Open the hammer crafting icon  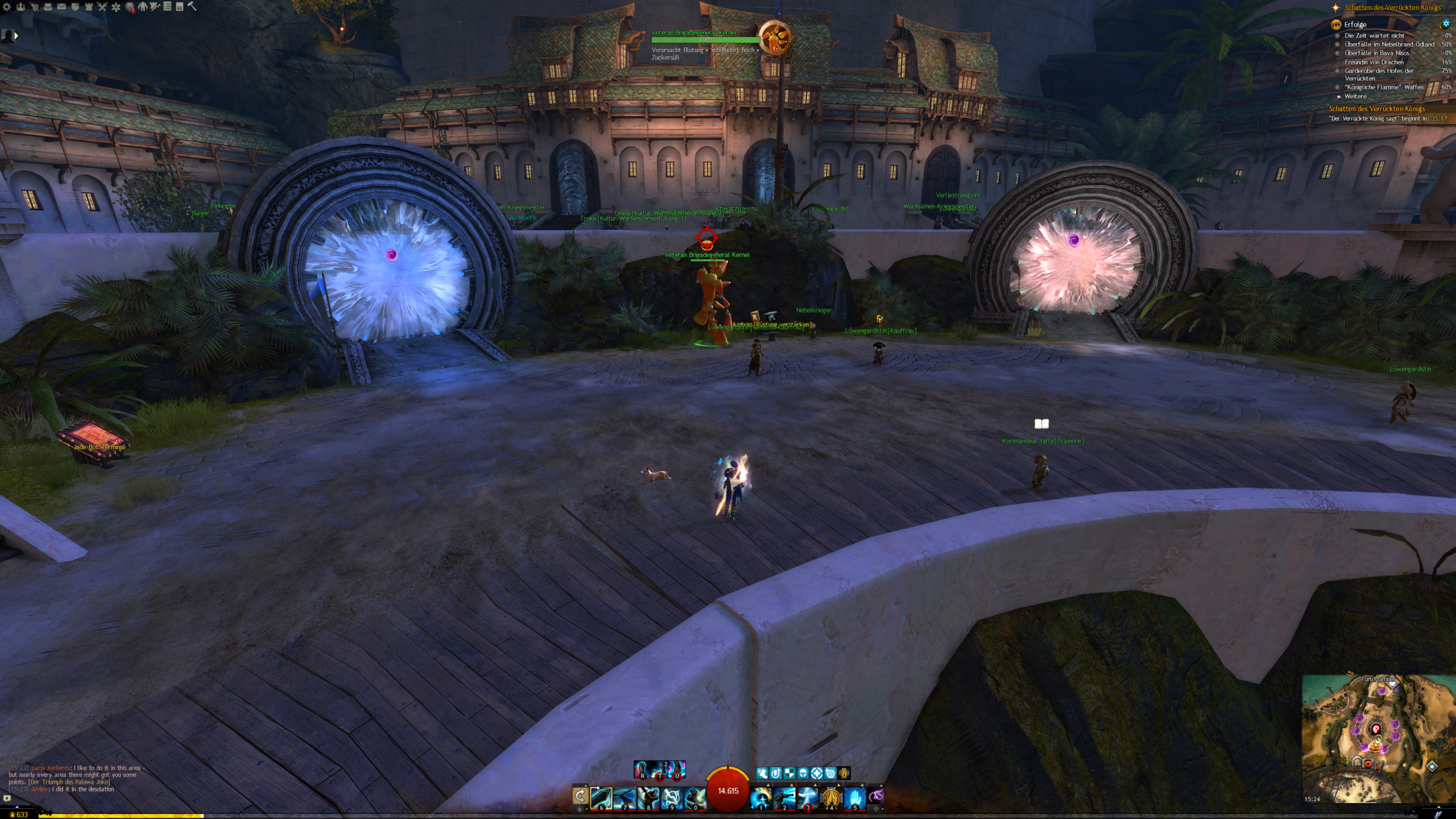(x=192, y=6)
